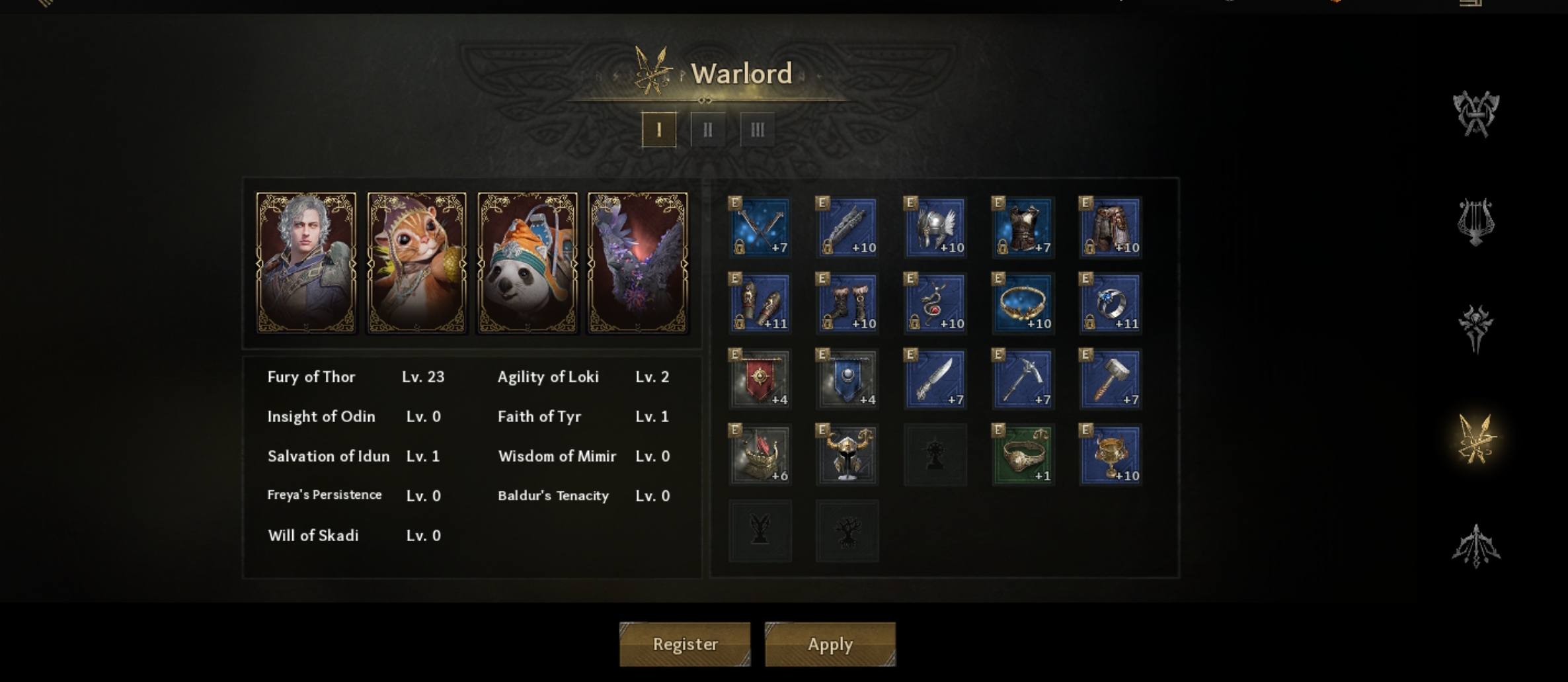Image resolution: width=1568 pixels, height=682 pixels.
Task: Select the silver-haired man card
Action: pos(306,263)
